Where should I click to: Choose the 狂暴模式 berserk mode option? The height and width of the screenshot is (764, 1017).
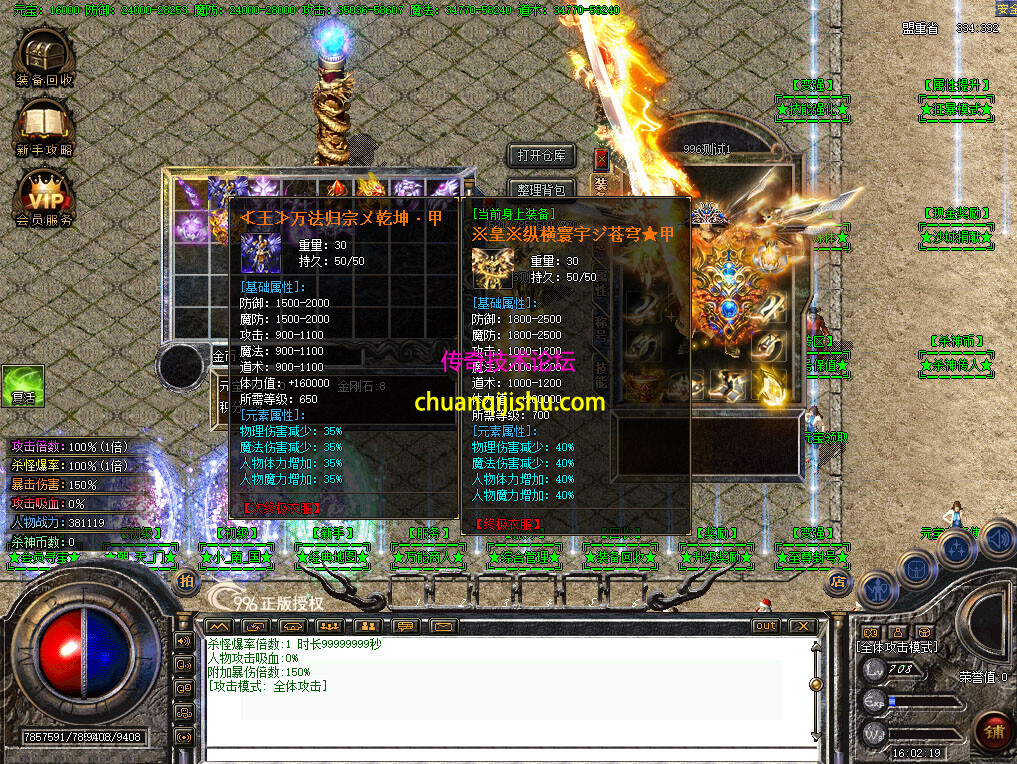pyautogui.click(x=956, y=108)
